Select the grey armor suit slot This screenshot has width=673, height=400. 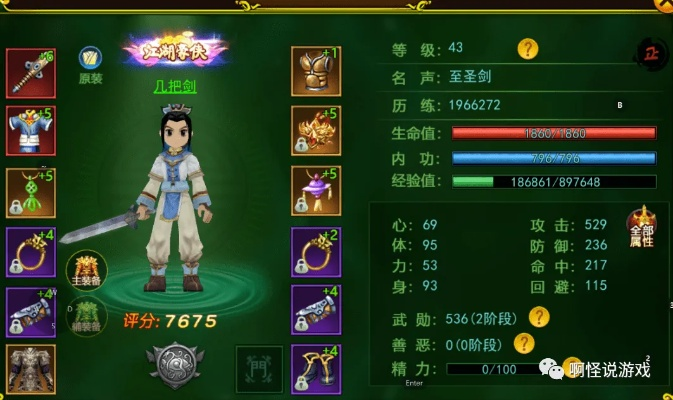[31, 369]
